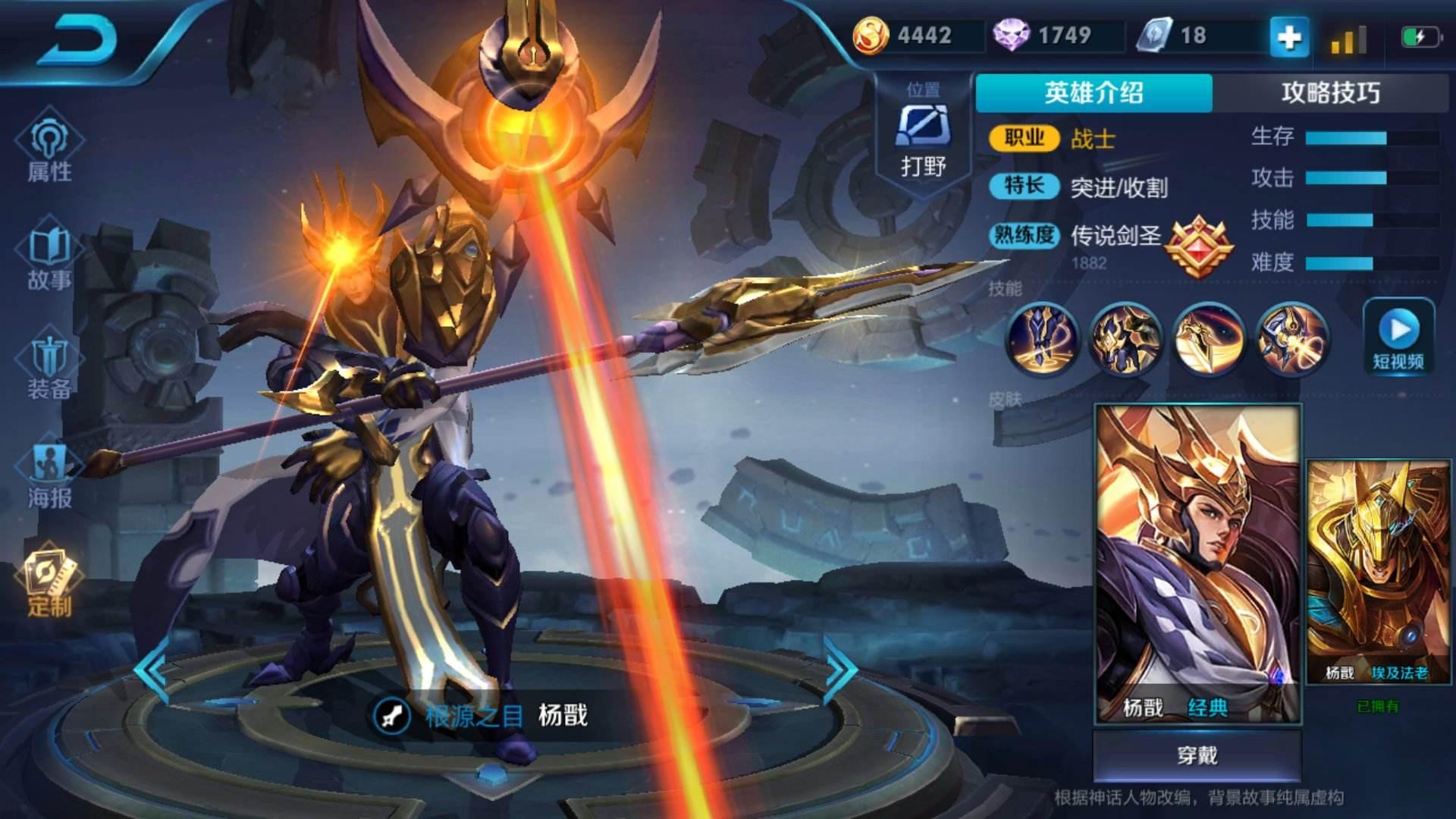Open the 熟练度 mastery badge
Screen dimensions: 1456x819
click(1198, 246)
